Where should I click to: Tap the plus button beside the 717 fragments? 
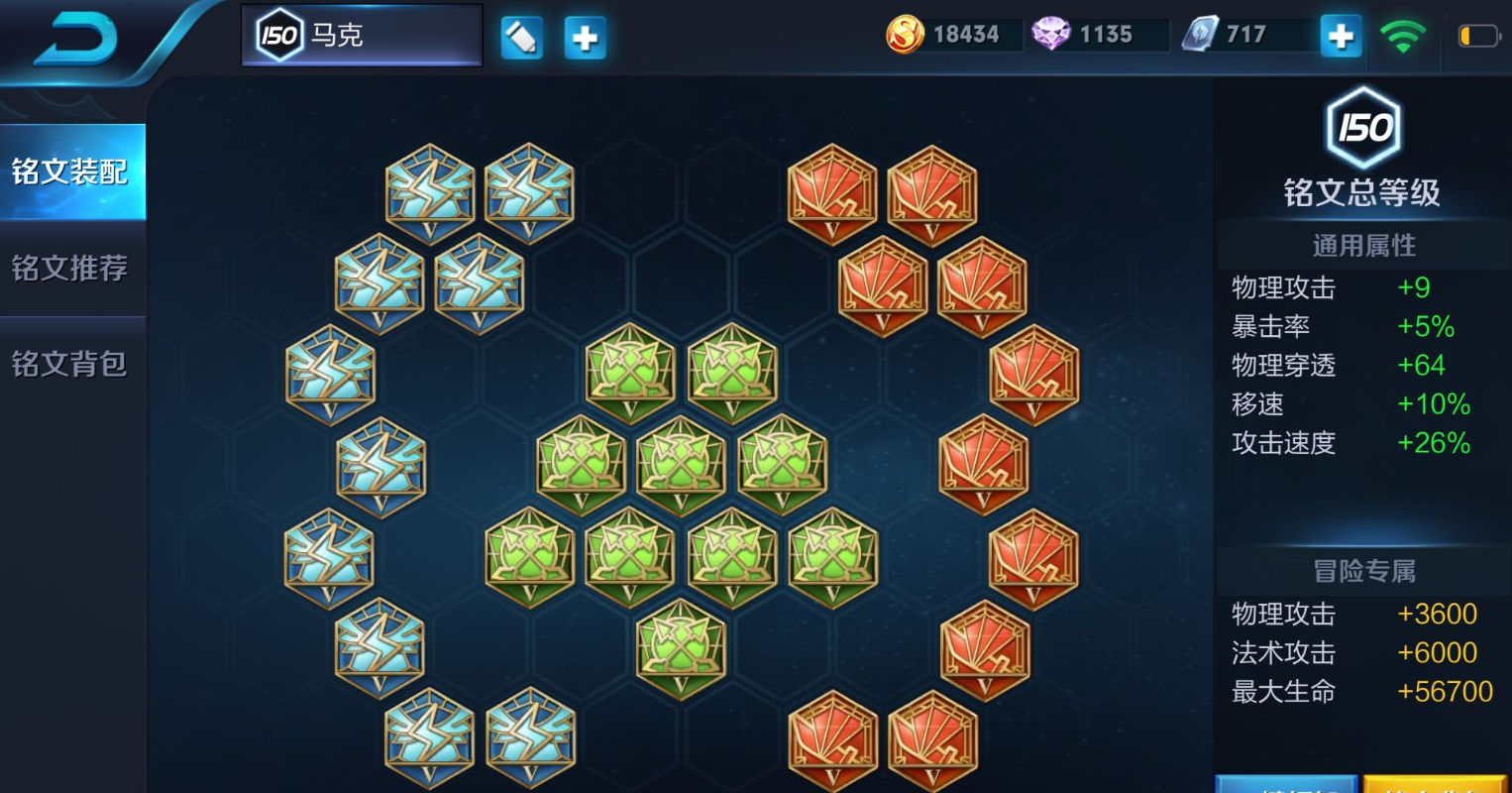tap(1341, 37)
